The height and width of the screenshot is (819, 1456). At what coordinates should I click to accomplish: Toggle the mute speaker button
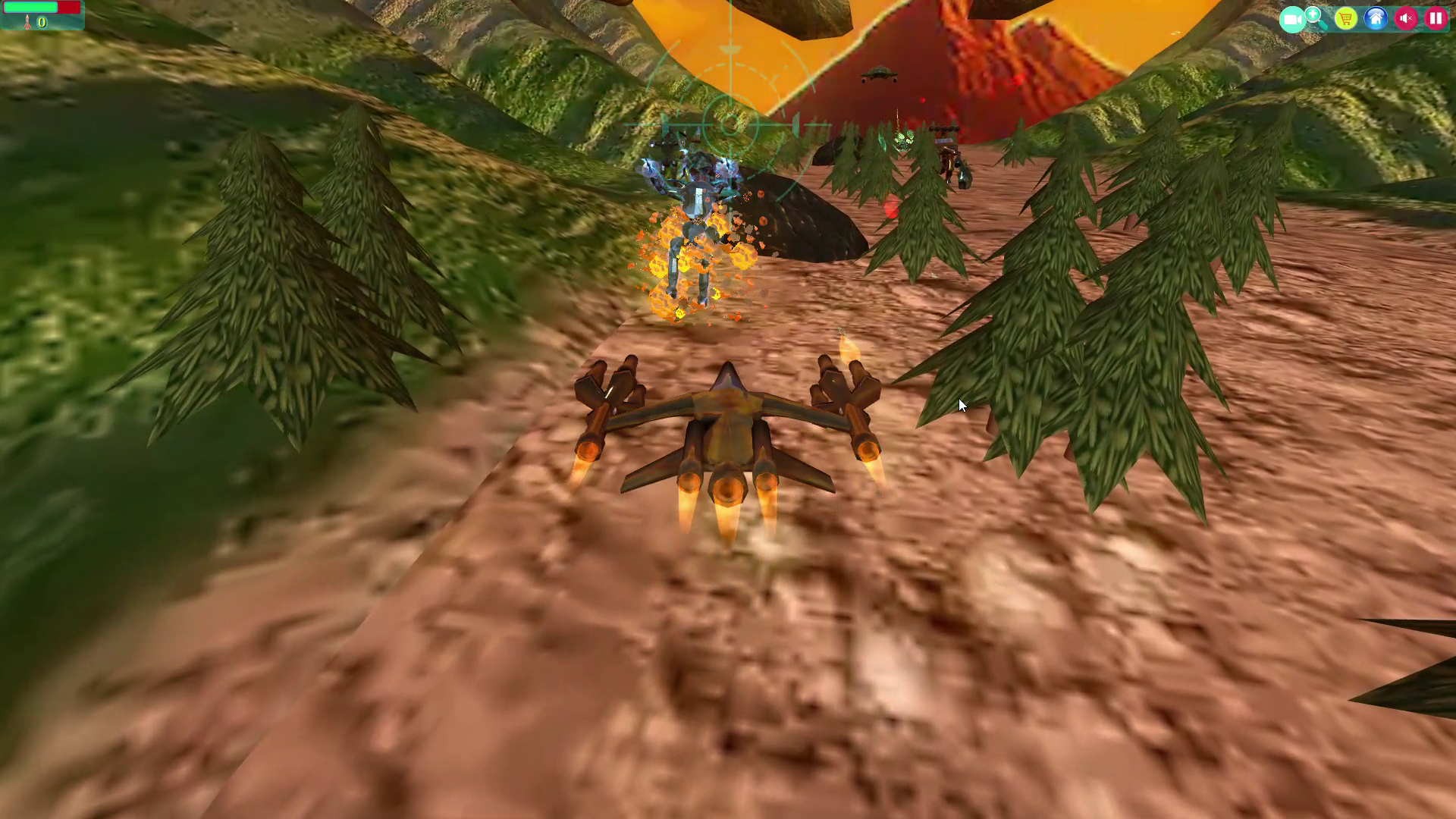click(1406, 18)
